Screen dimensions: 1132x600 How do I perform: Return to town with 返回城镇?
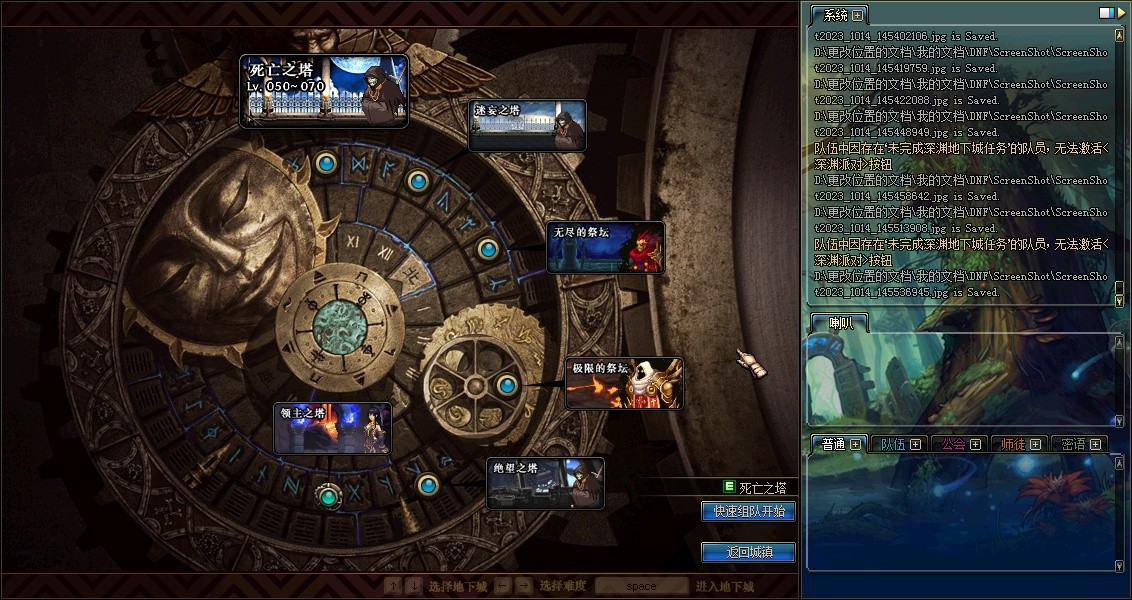748,552
